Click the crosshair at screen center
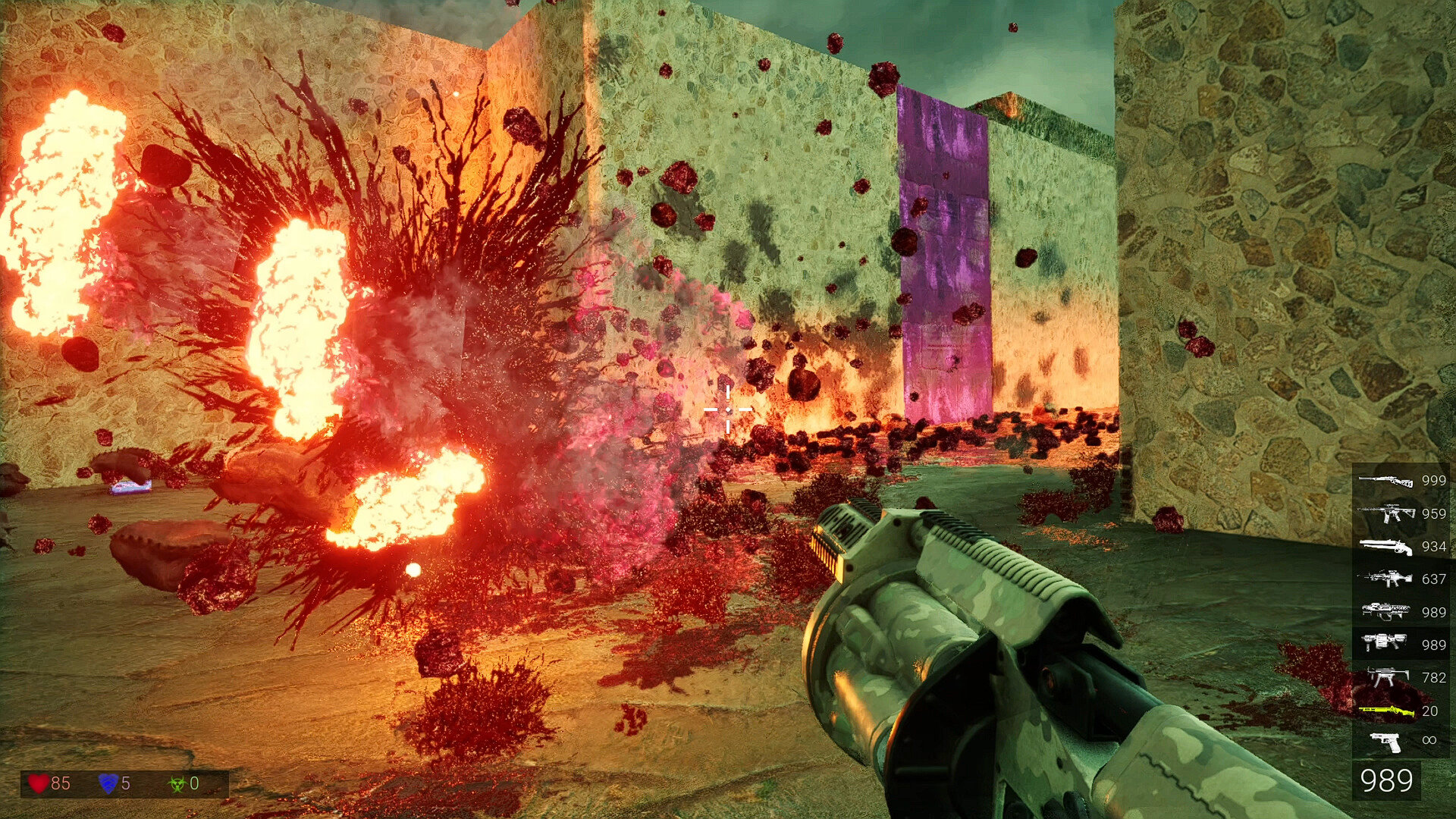The image size is (1456, 819). pos(728,409)
